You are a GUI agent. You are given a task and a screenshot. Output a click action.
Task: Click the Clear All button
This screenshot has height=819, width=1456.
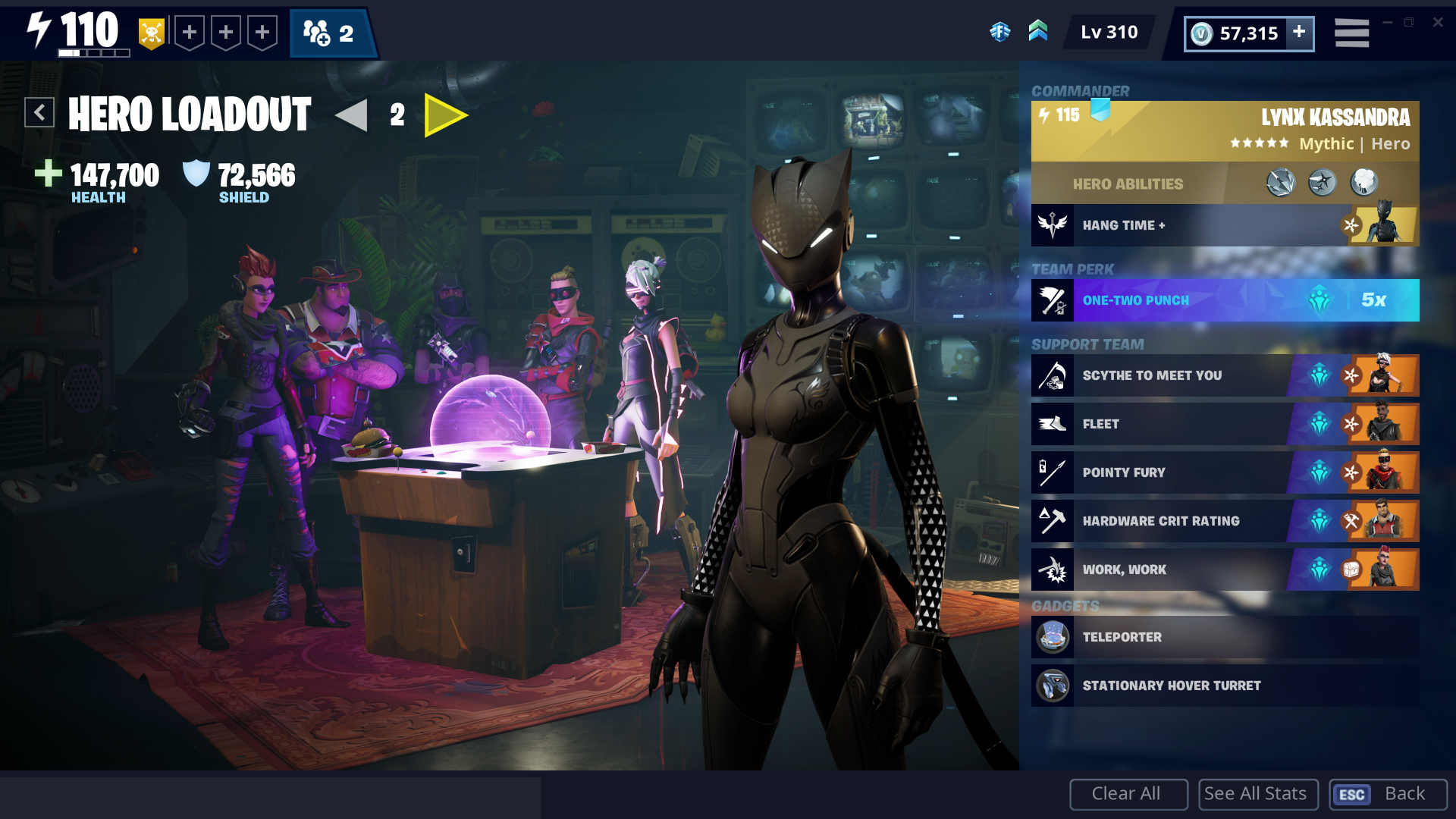[1128, 793]
